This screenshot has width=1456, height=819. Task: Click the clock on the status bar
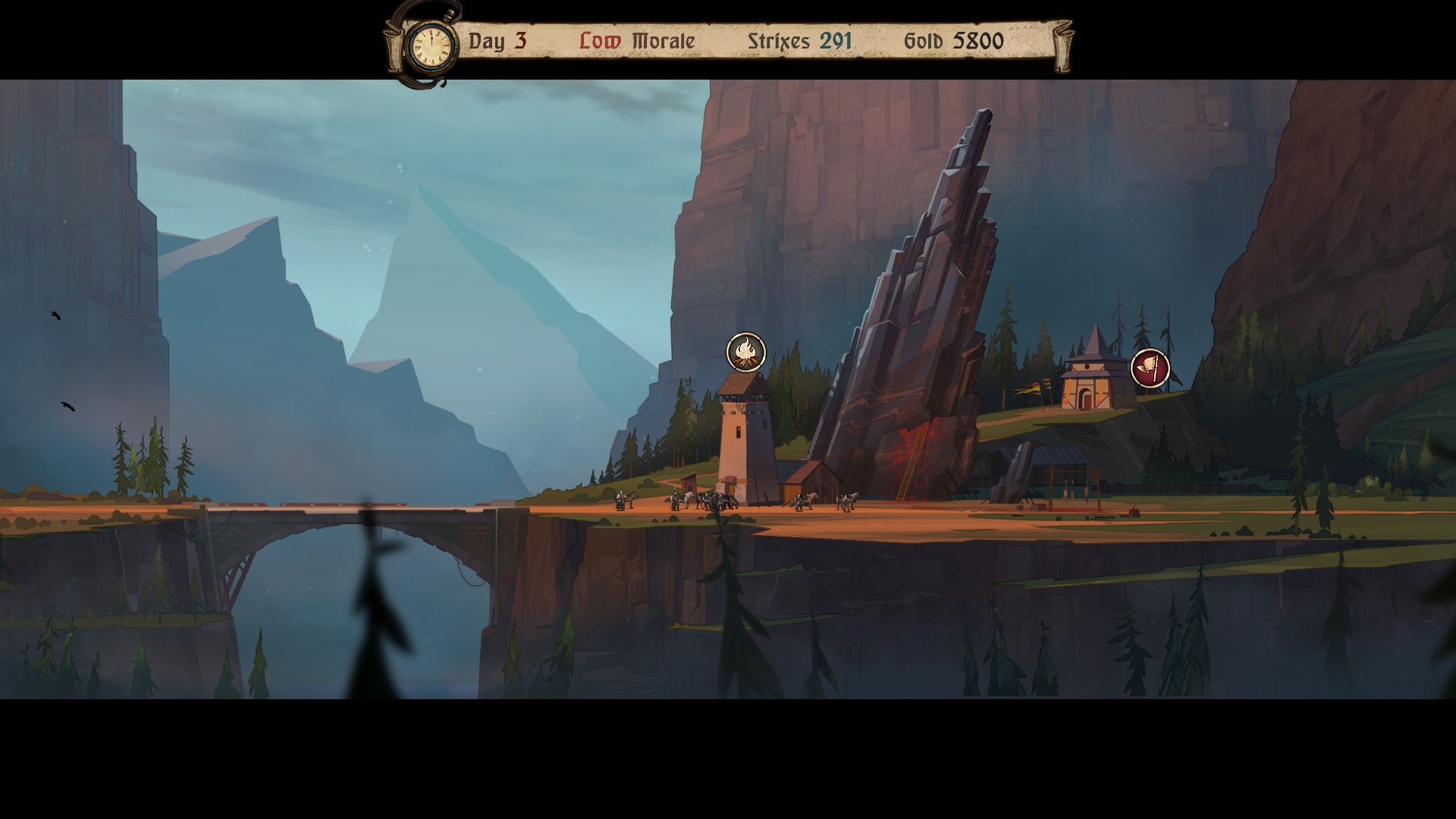431,45
